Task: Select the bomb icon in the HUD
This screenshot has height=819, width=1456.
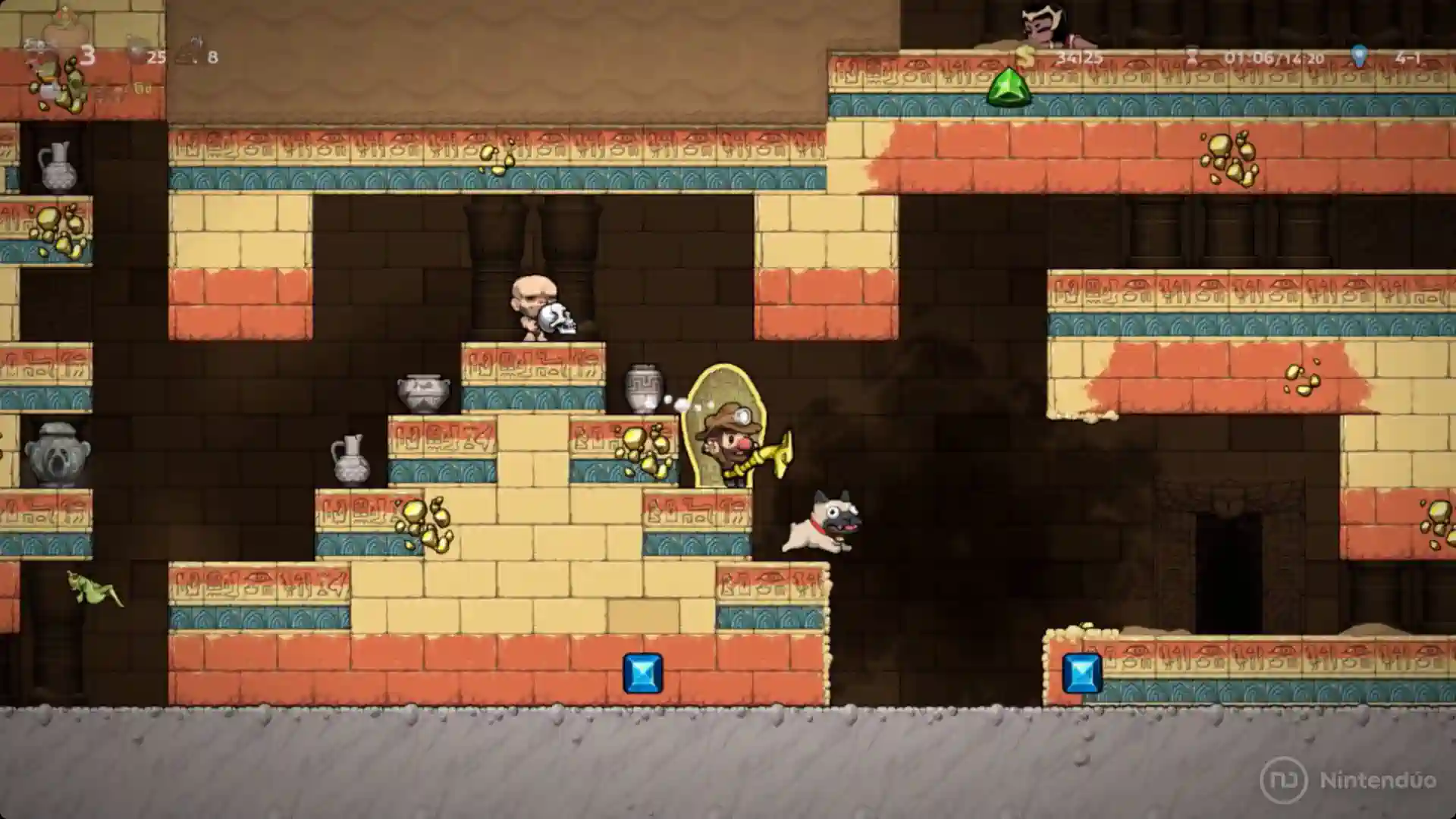Action: (x=137, y=50)
